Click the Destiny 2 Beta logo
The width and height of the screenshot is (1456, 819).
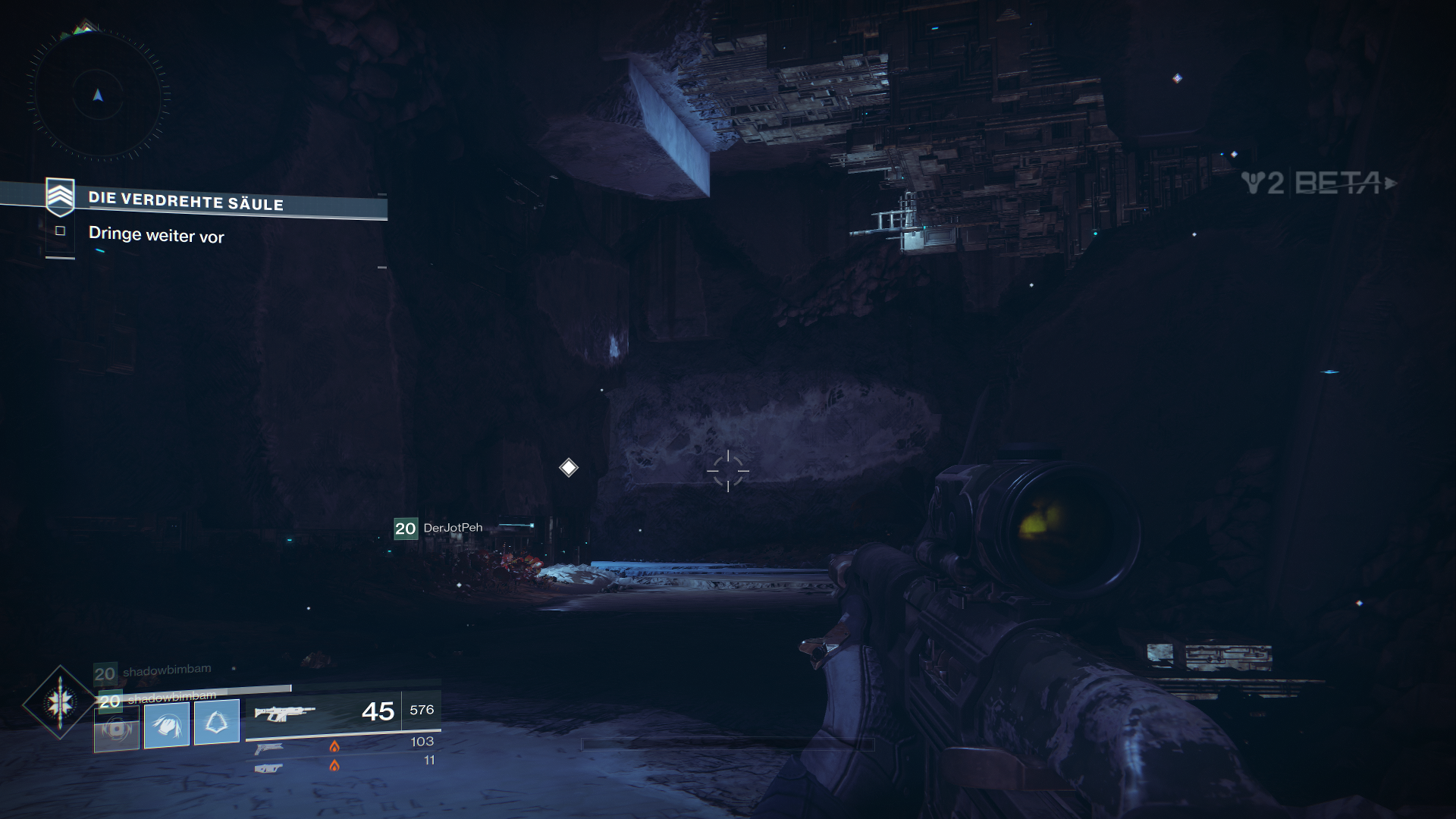coord(1318,183)
